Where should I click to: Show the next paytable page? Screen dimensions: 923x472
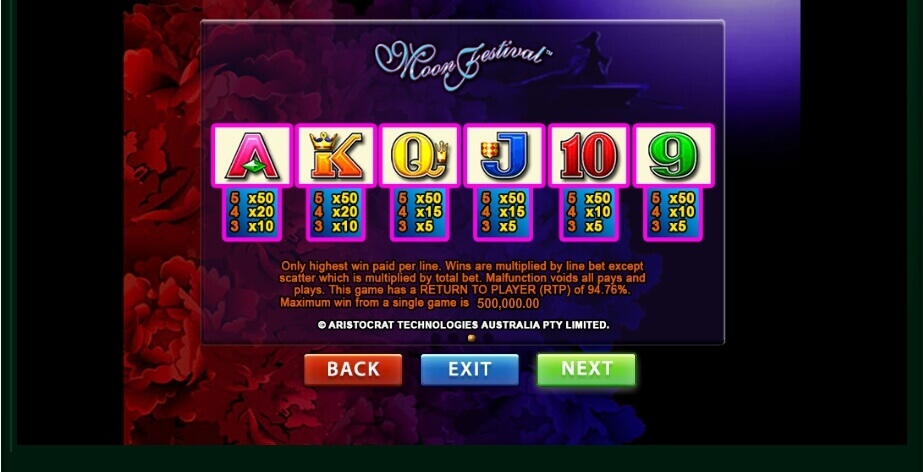[586, 369]
